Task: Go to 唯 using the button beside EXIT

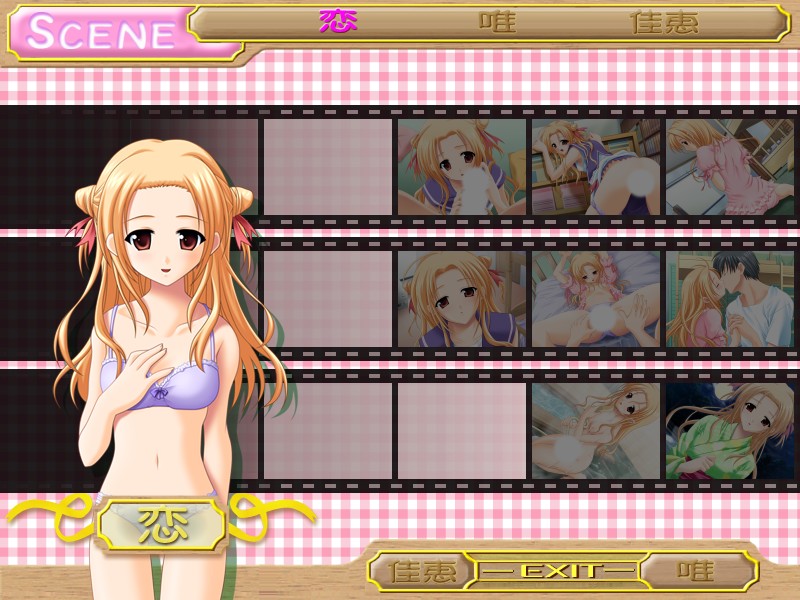Action: (696, 571)
